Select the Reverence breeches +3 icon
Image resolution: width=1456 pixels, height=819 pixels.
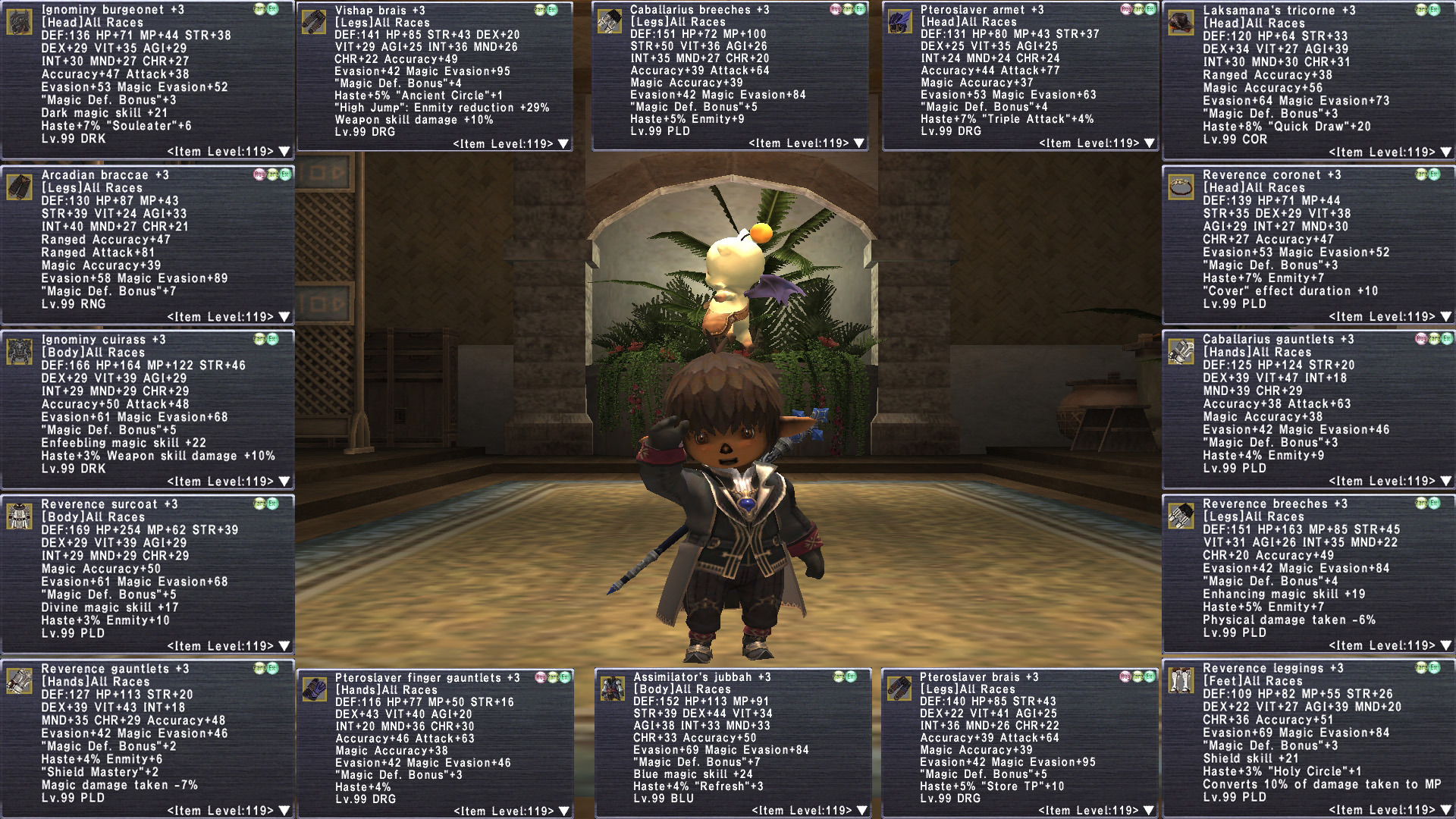tap(1181, 516)
